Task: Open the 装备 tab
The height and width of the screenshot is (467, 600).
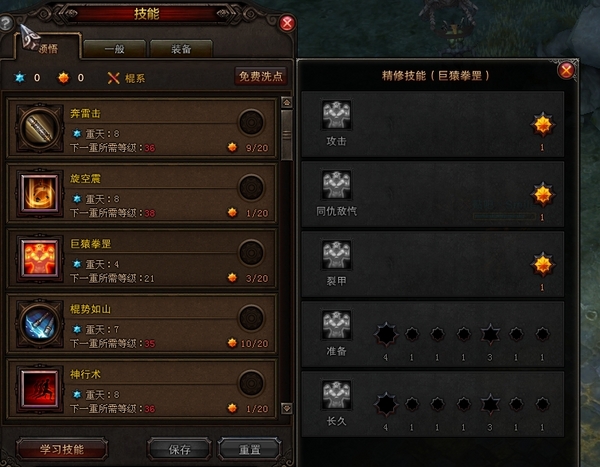Action: pos(181,49)
